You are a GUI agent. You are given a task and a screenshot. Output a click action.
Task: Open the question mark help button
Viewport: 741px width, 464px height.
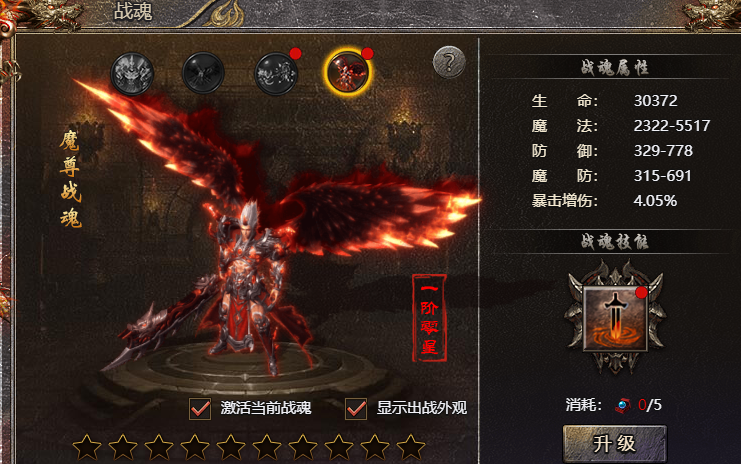click(449, 62)
